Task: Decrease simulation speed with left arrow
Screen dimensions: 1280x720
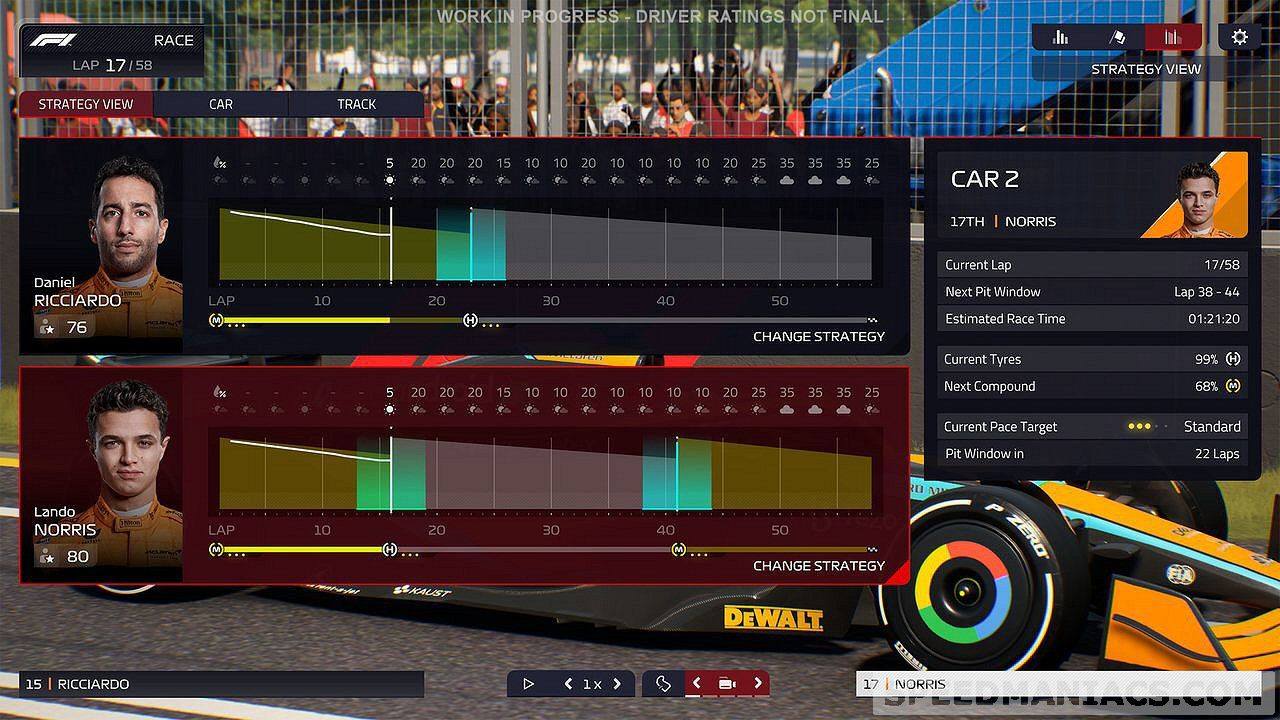Action: coord(568,684)
